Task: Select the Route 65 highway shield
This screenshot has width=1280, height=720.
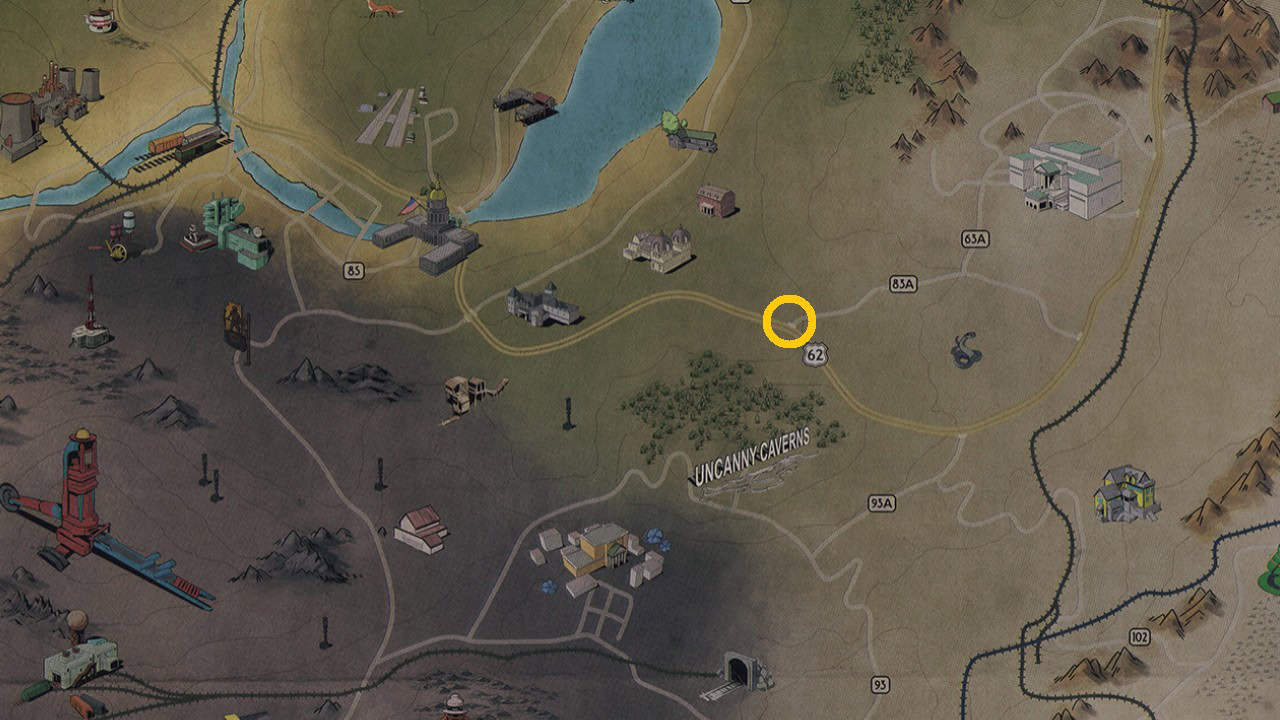Action: pyautogui.click(x=354, y=268)
